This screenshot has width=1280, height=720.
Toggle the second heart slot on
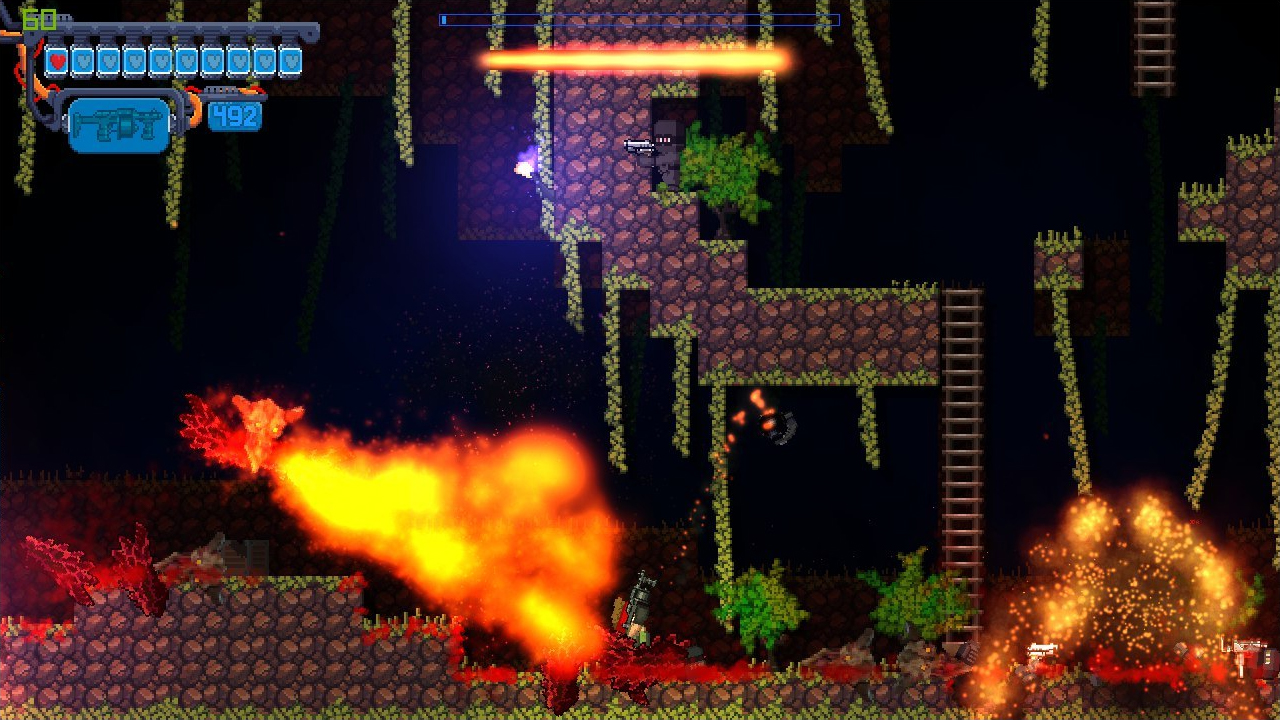click(84, 62)
